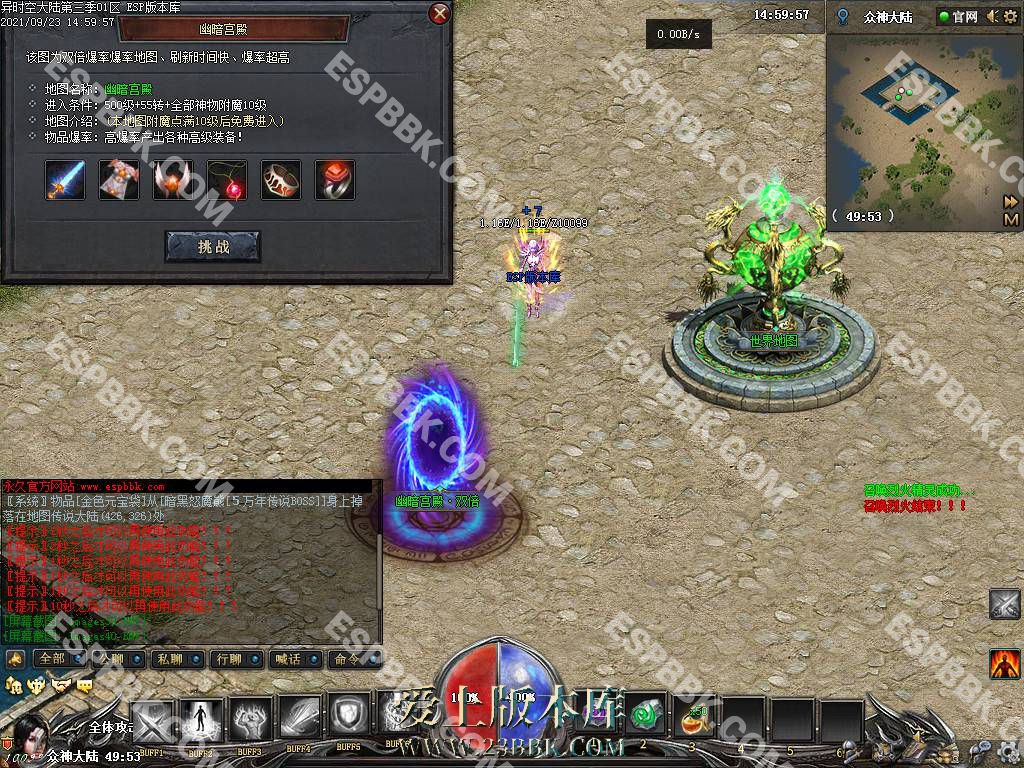Close the 幽暗宫殿 dialog window
This screenshot has width=1024, height=768.
click(439, 14)
